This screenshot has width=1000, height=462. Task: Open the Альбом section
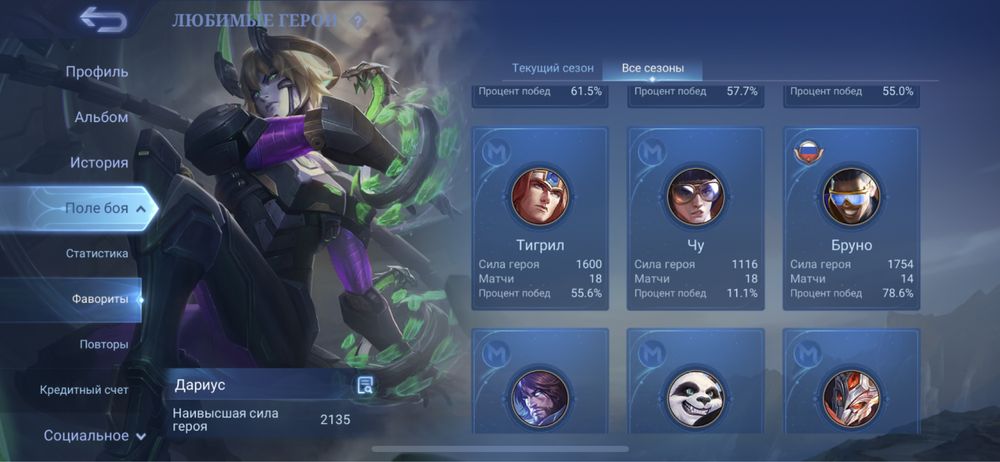coord(101,117)
